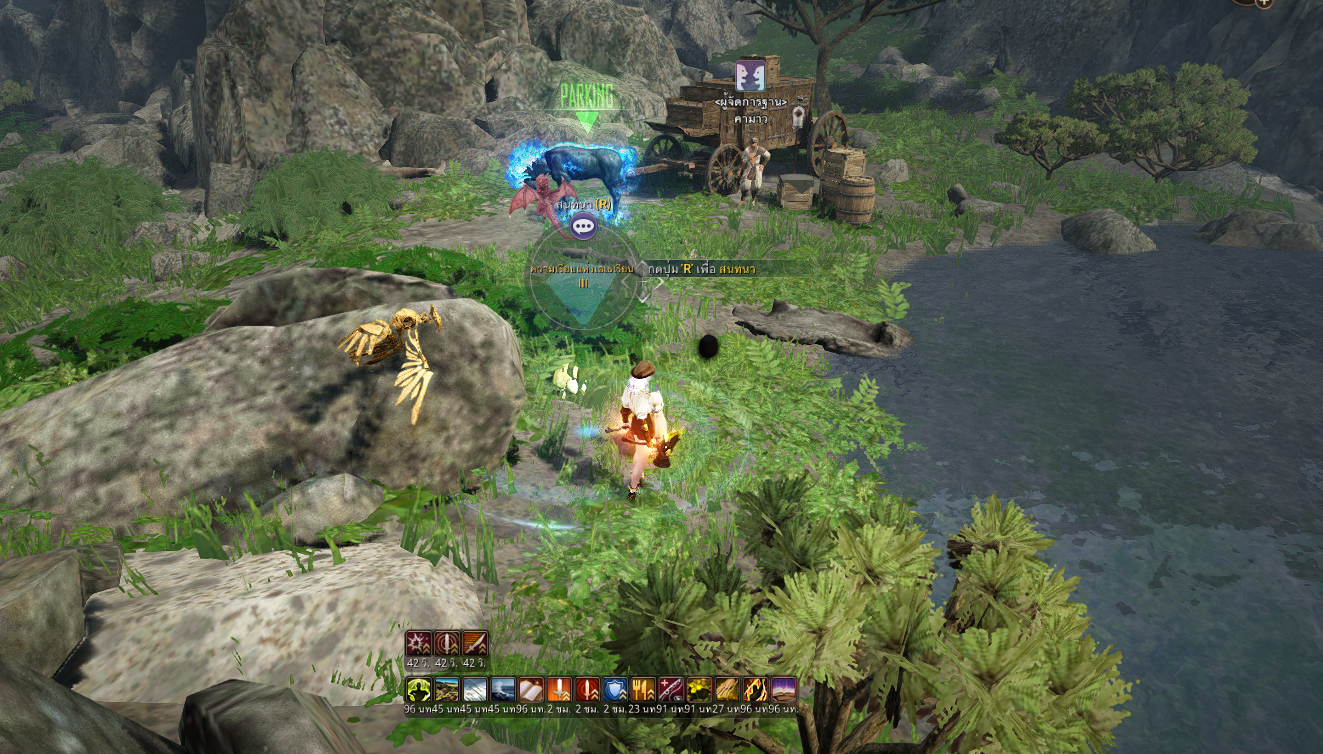Click the grassy hills landscape buff icon

(x=447, y=690)
